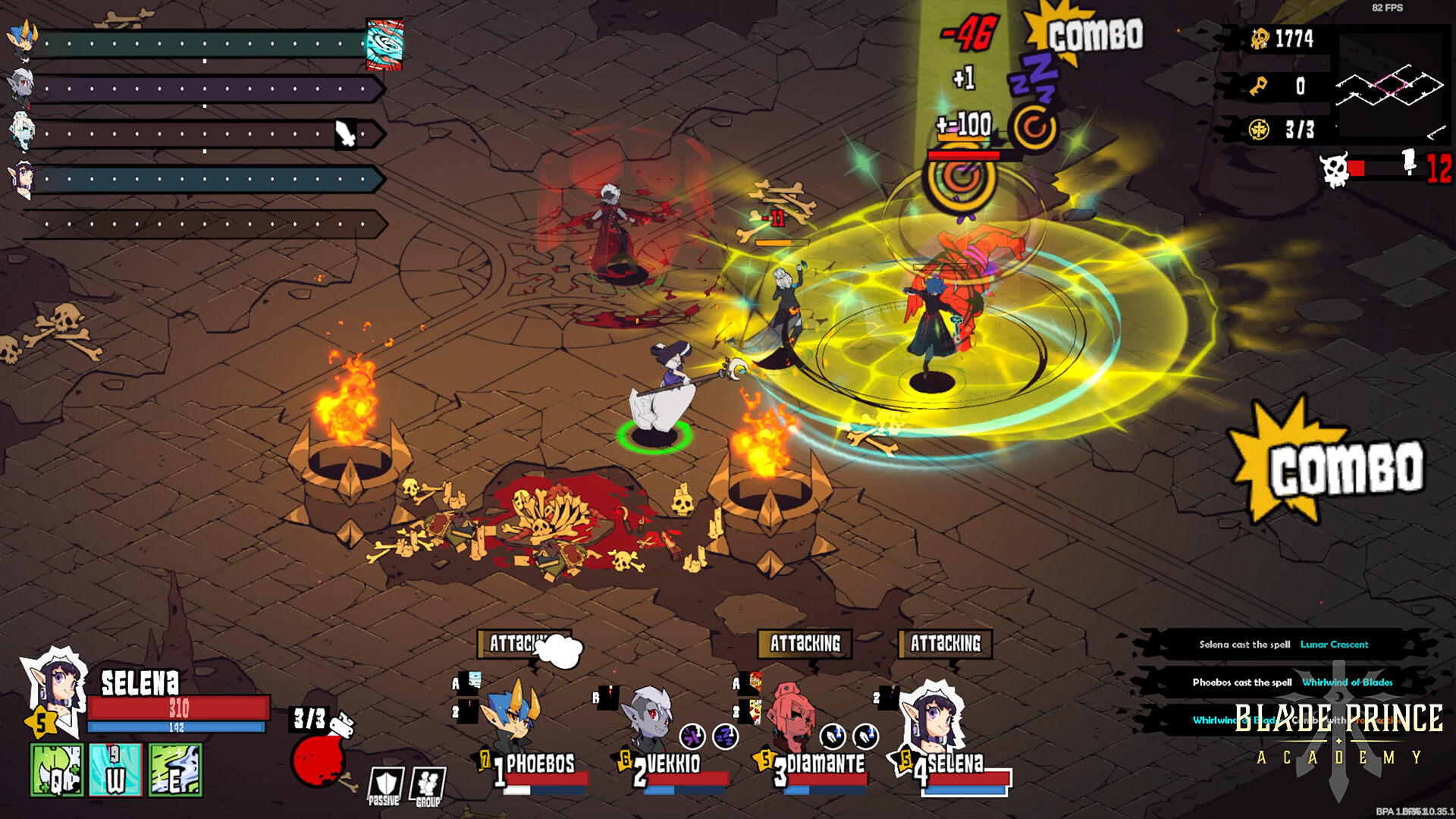
Task: Open the Passive shield icon
Action: (x=385, y=781)
